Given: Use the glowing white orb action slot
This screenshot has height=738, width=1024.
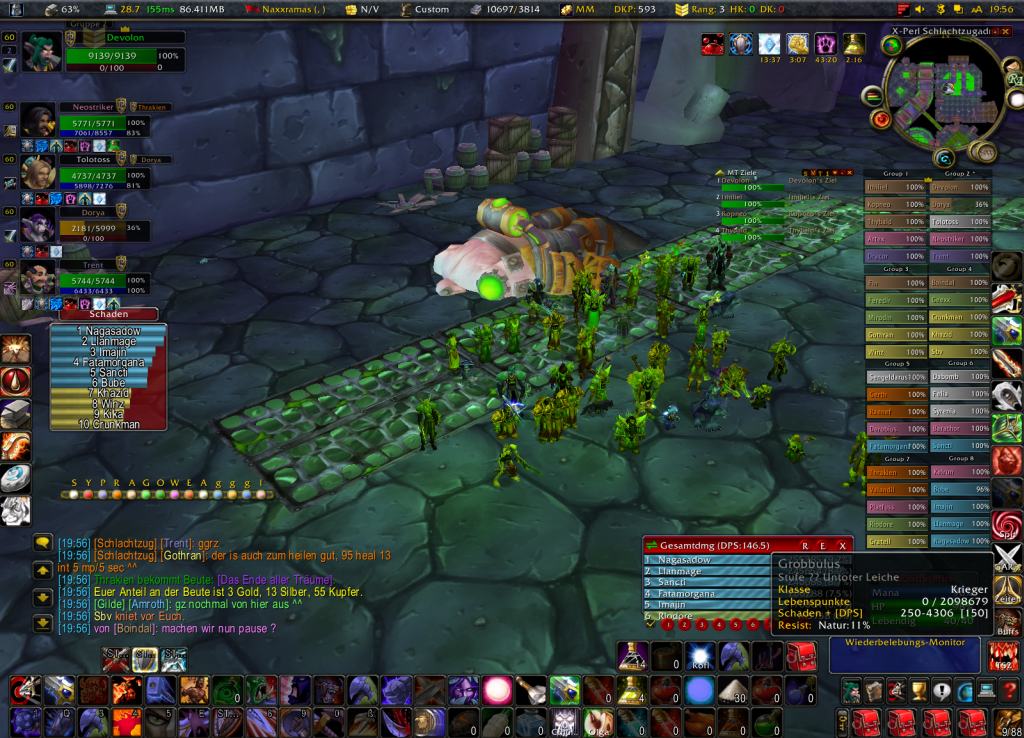Looking at the screenshot, I should (x=496, y=690).
